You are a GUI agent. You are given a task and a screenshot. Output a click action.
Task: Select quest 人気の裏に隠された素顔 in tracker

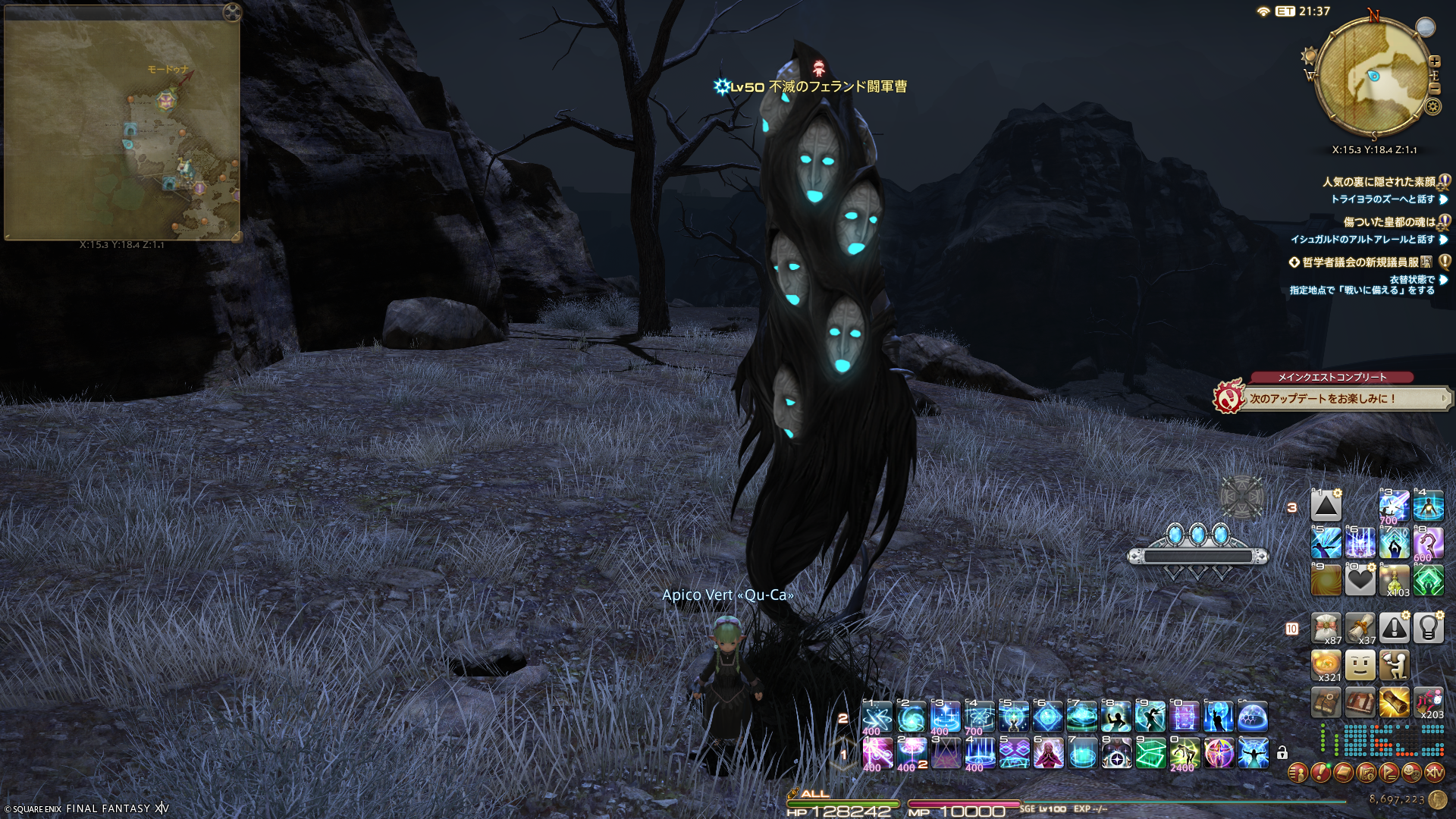(x=1378, y=182)
